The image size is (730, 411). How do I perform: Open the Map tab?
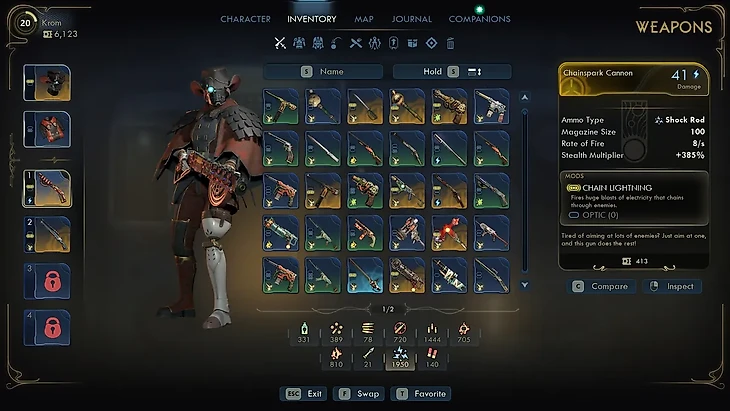point(364,19)
